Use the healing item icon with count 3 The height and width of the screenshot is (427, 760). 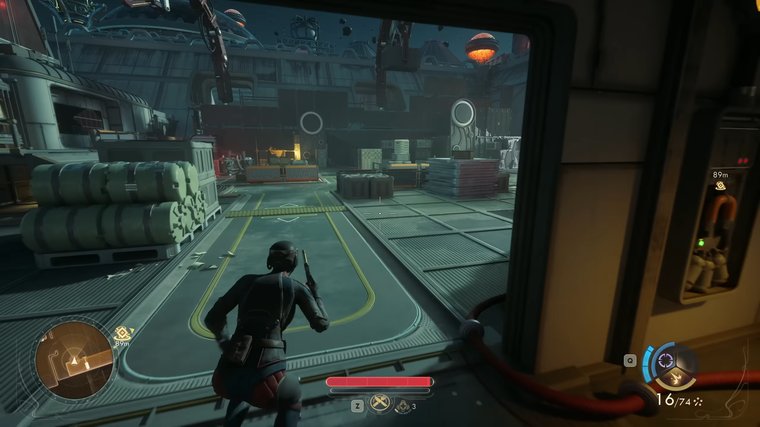tap(402, 404)
